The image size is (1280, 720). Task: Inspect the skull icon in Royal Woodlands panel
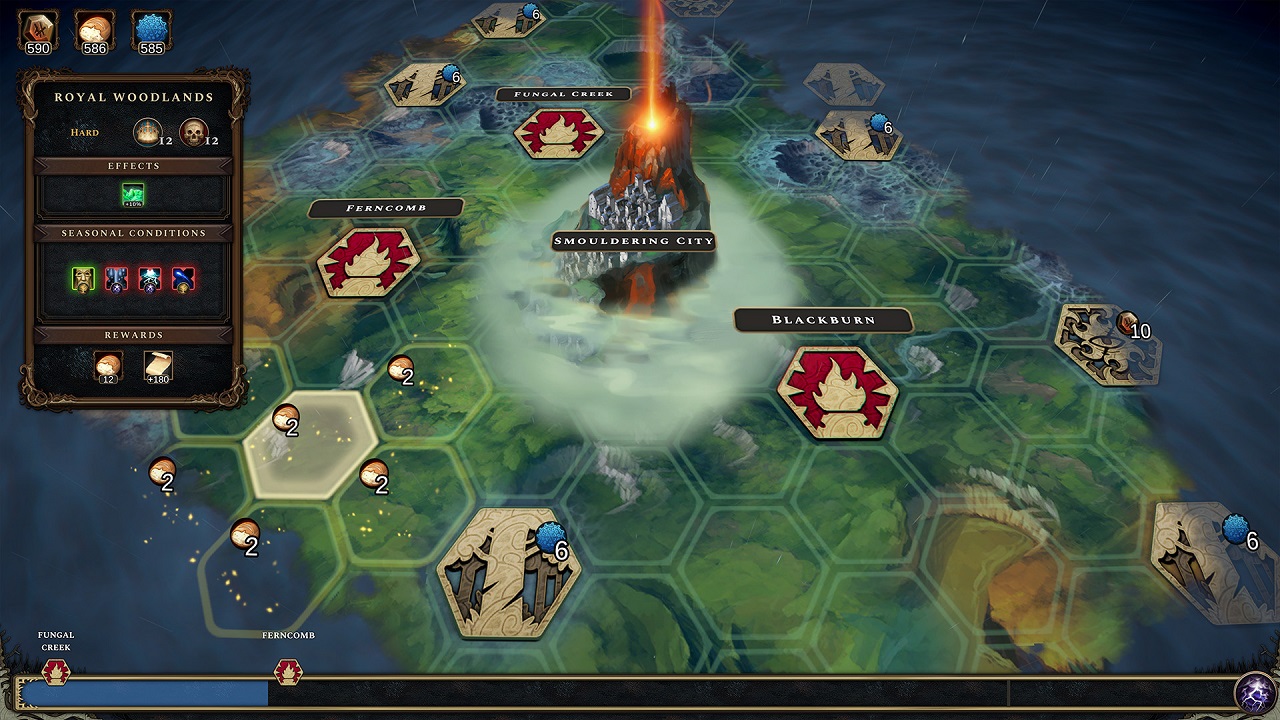tap(193, 132)
